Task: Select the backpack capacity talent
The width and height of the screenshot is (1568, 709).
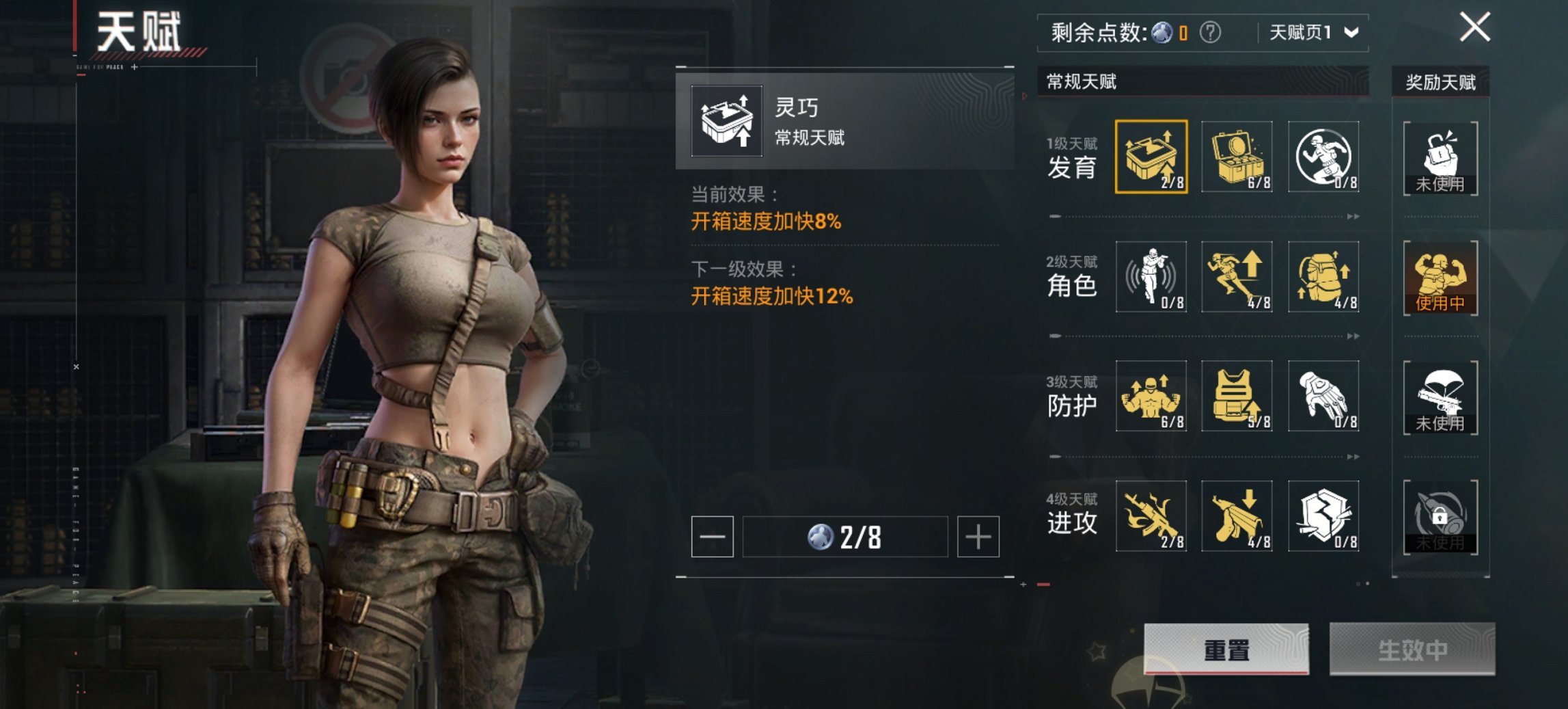Action: point(1323,276)
